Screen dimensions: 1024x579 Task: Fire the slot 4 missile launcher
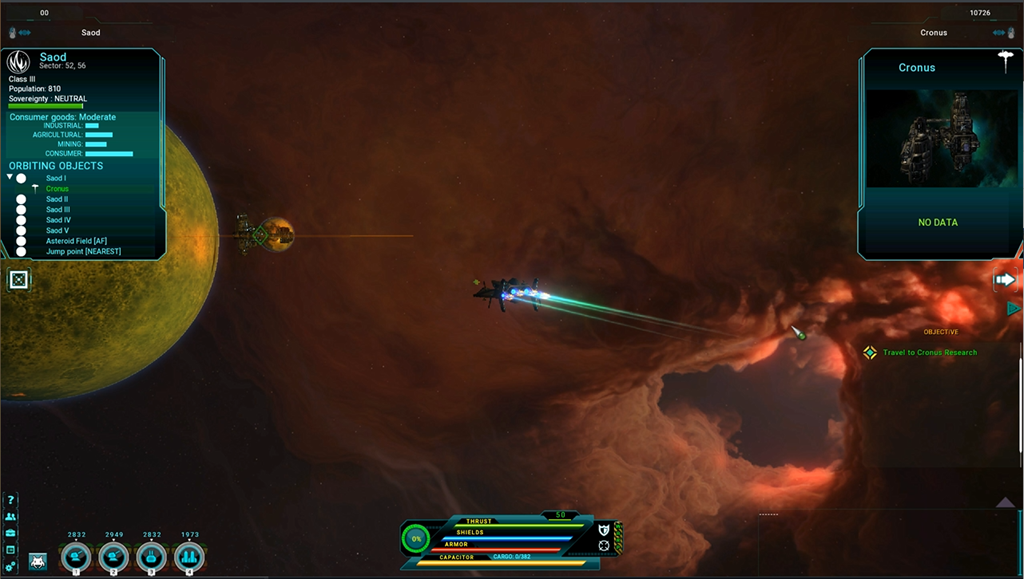pos(189,557)
